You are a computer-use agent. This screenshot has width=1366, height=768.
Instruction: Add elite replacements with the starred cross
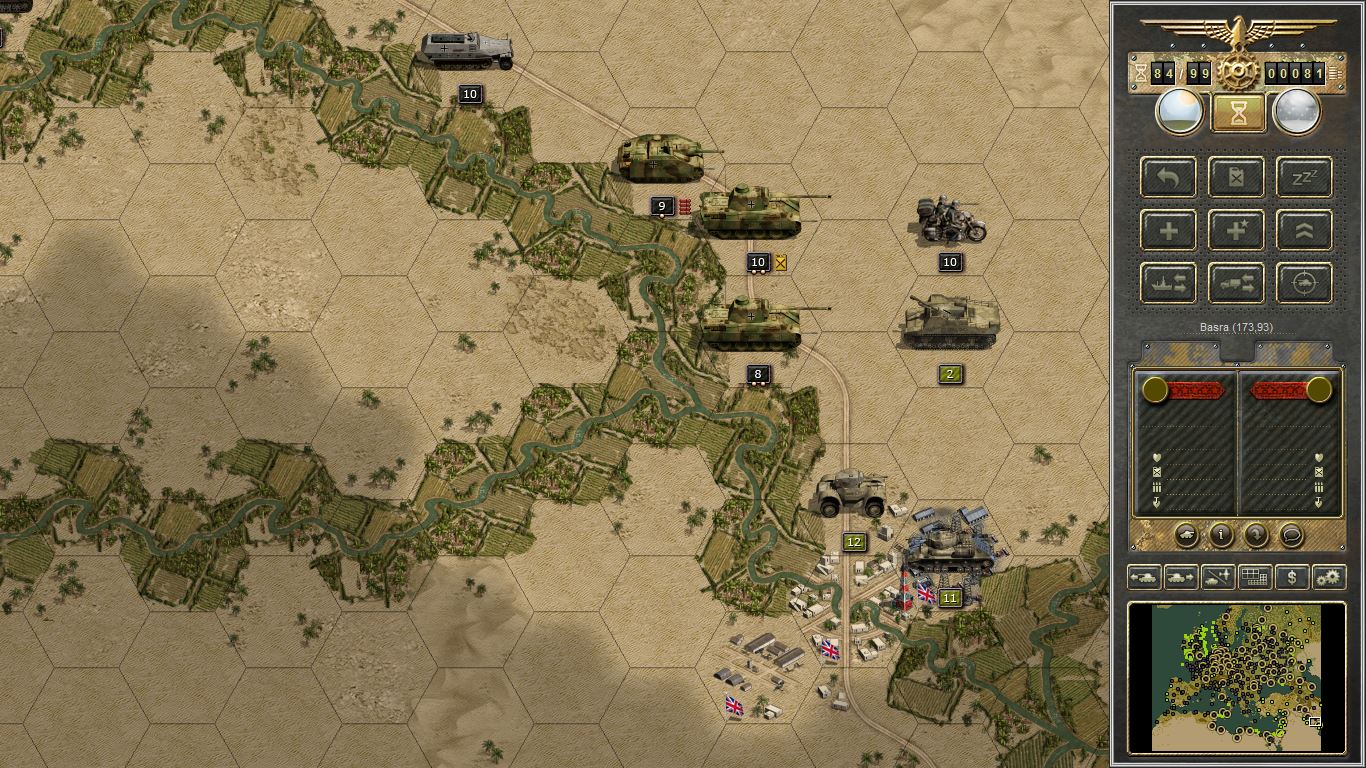[x=1236, y=231]
